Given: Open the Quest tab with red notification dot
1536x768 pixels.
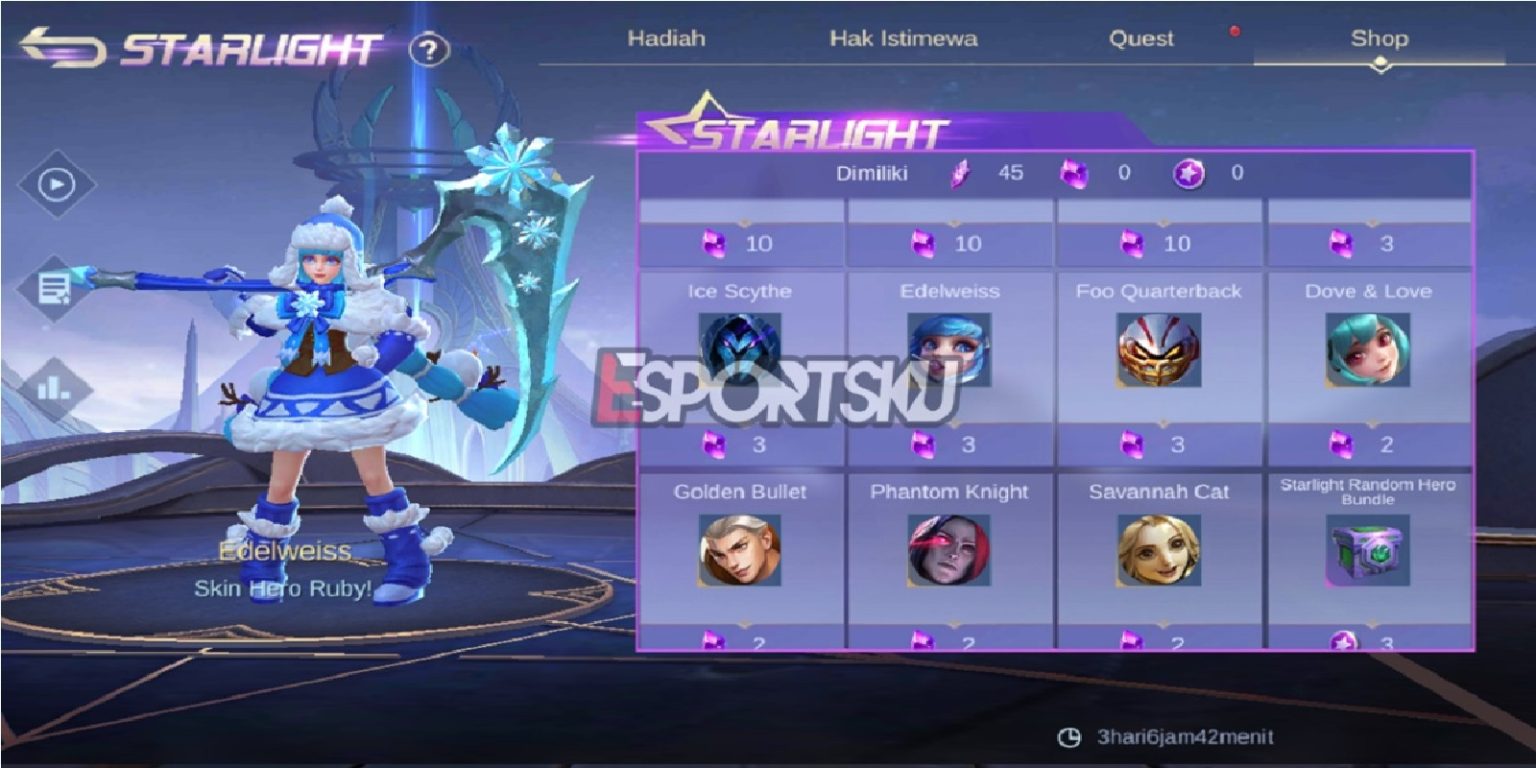Looking at the screenshot, I should pyautogui.click(x=1140, y=39).
